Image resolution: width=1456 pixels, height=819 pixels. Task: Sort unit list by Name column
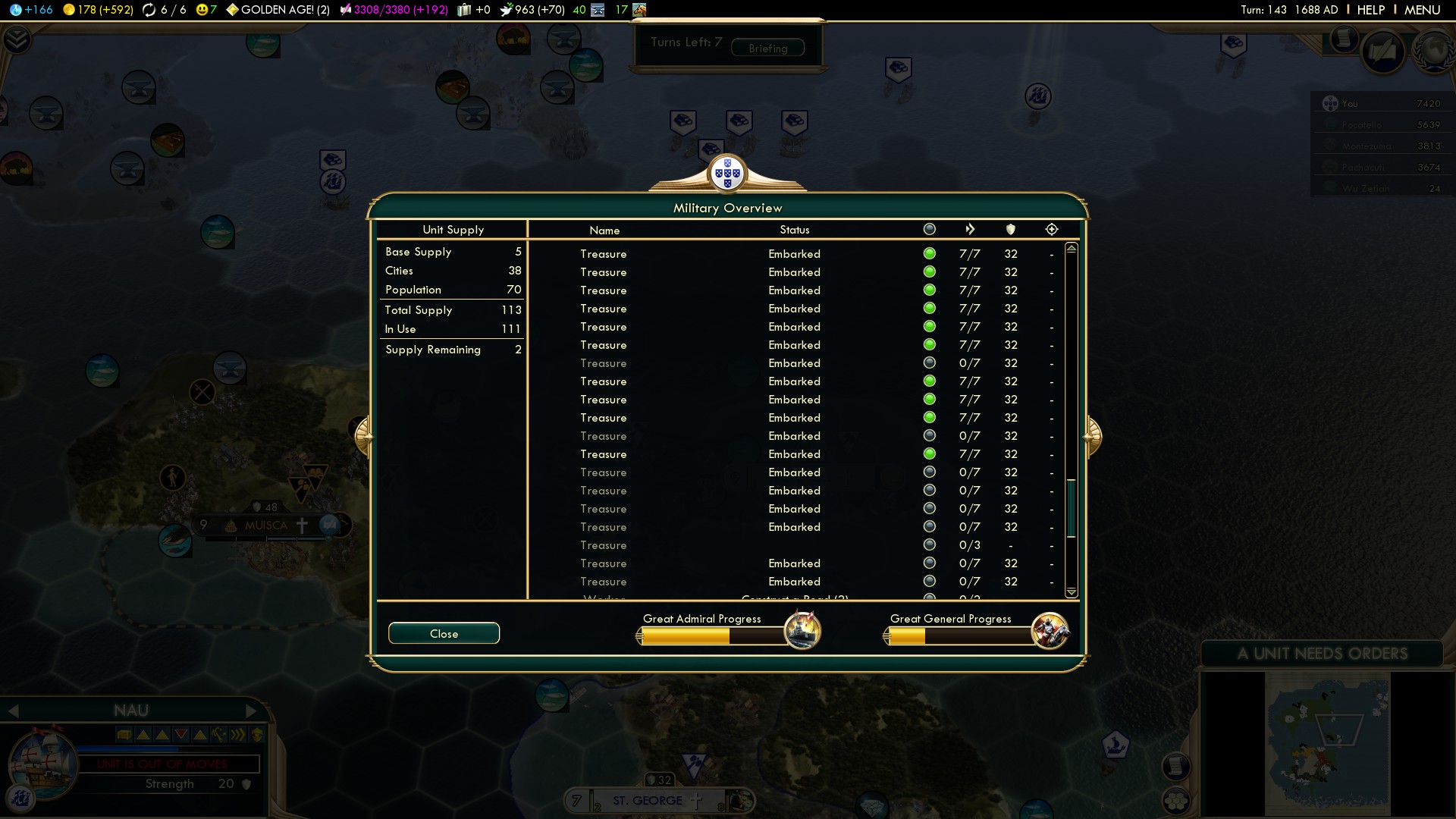point(604,230)
